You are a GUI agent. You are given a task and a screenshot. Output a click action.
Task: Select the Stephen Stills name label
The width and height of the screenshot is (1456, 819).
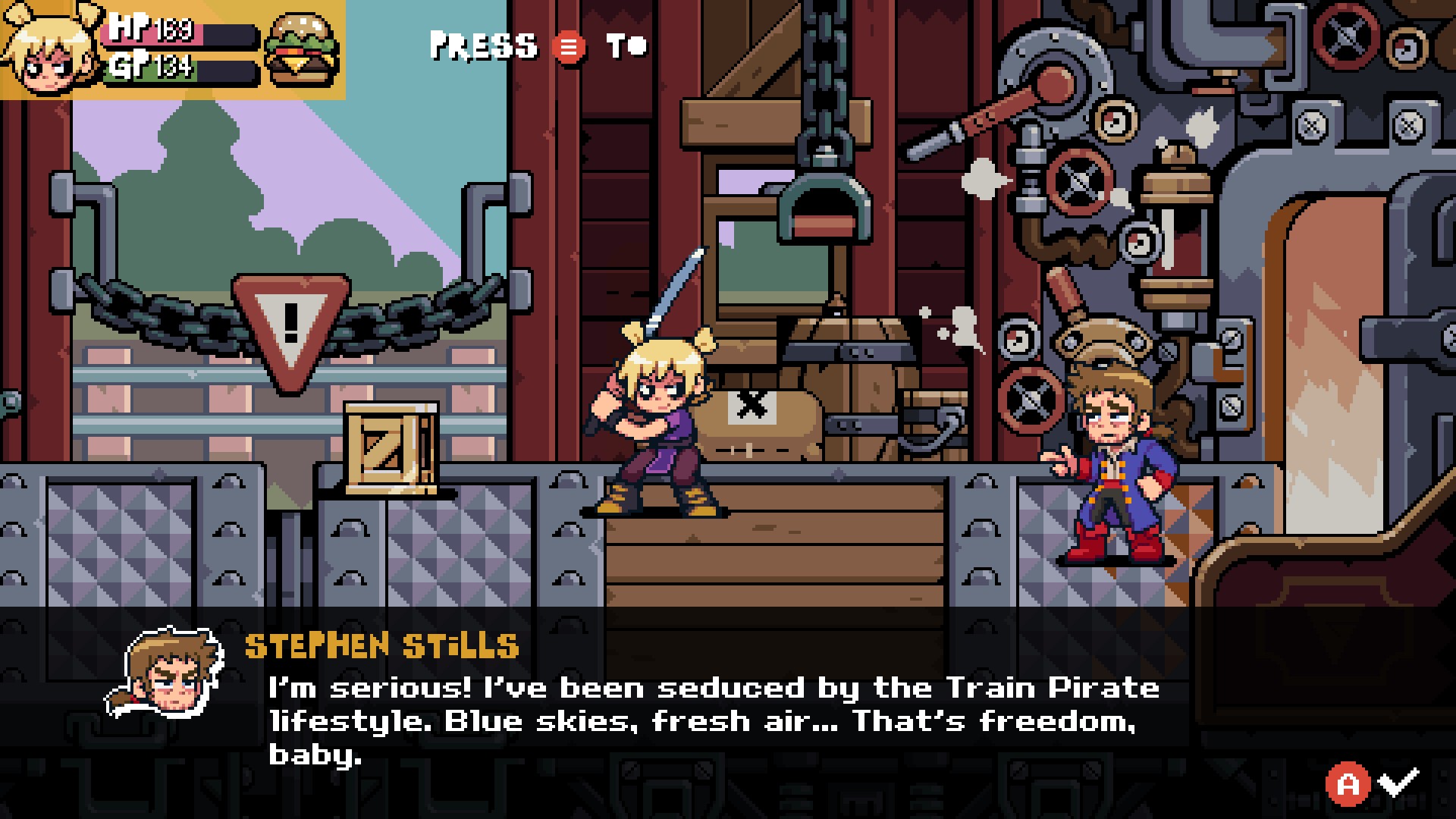tap(379, 646)
